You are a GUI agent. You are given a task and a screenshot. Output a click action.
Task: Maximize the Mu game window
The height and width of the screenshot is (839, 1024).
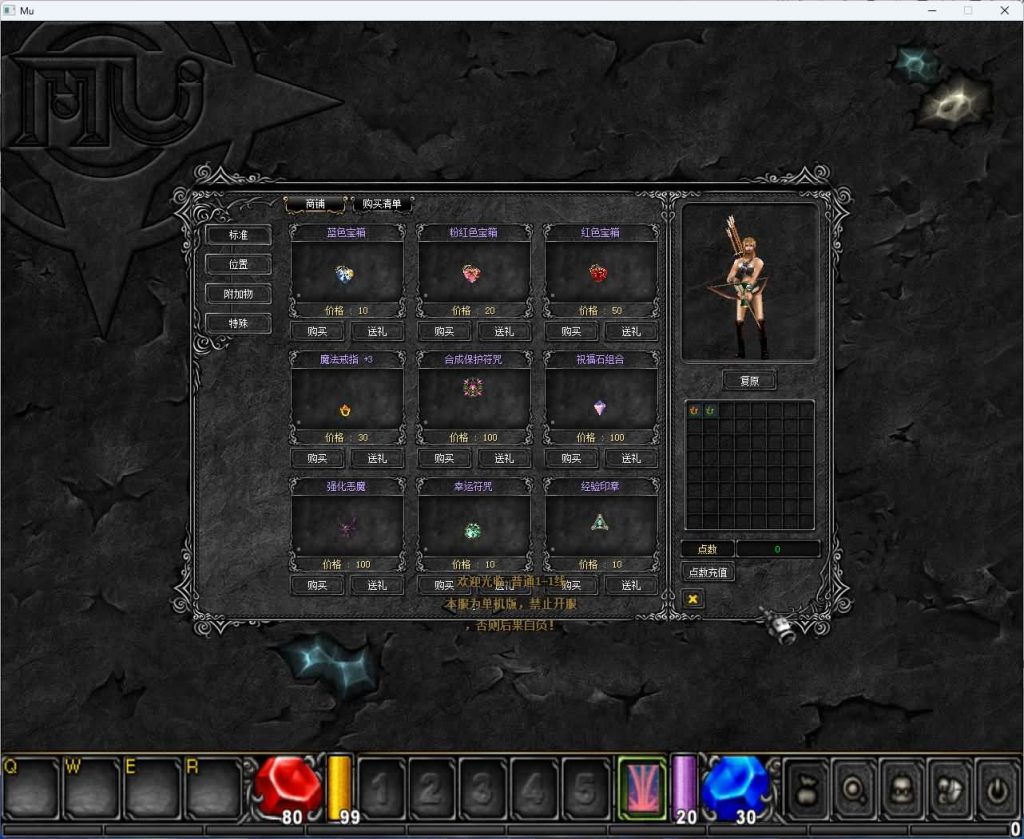(x=967, y=10)
